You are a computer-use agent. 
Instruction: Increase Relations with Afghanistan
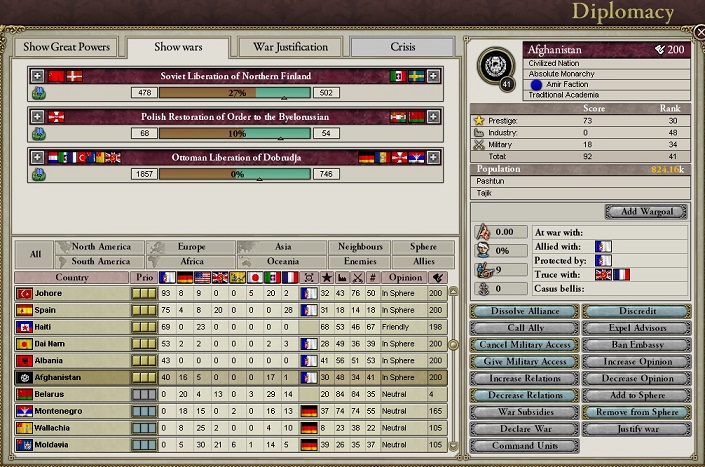(524, 379)
